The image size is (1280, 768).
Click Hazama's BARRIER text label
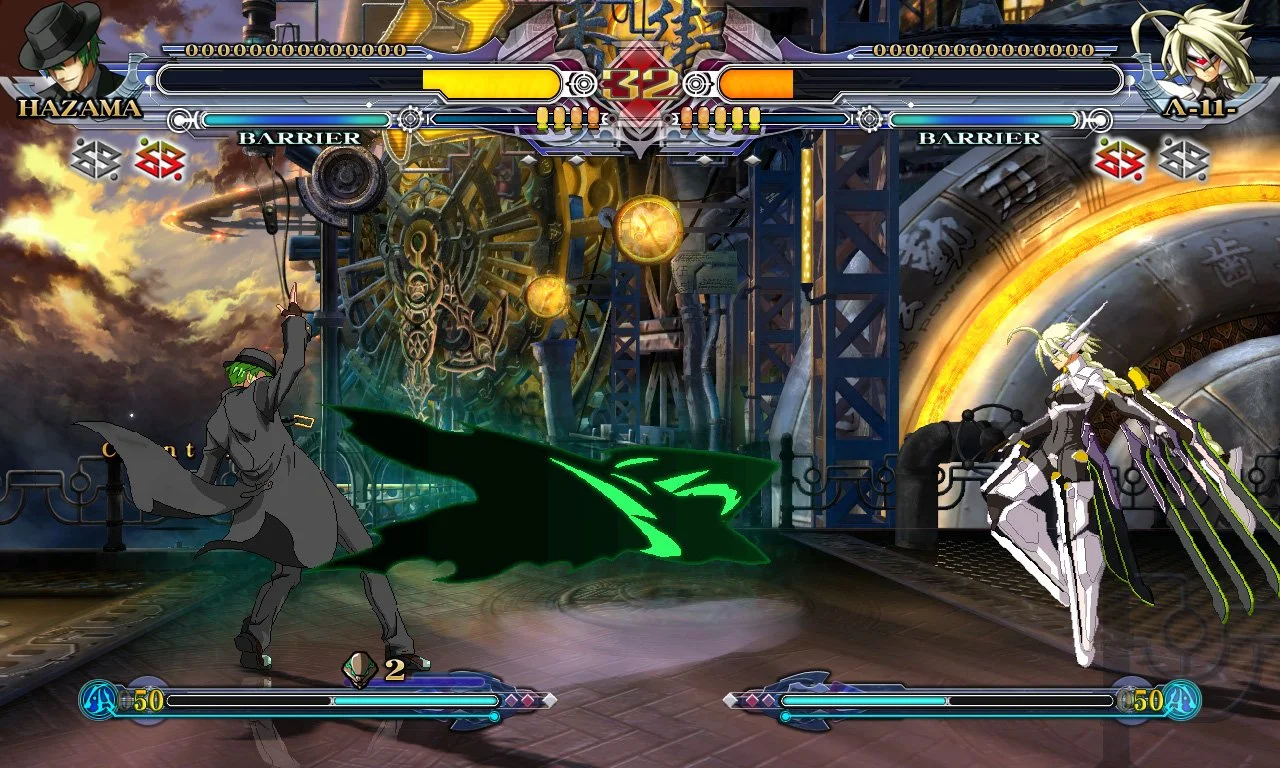pos(298,136)
